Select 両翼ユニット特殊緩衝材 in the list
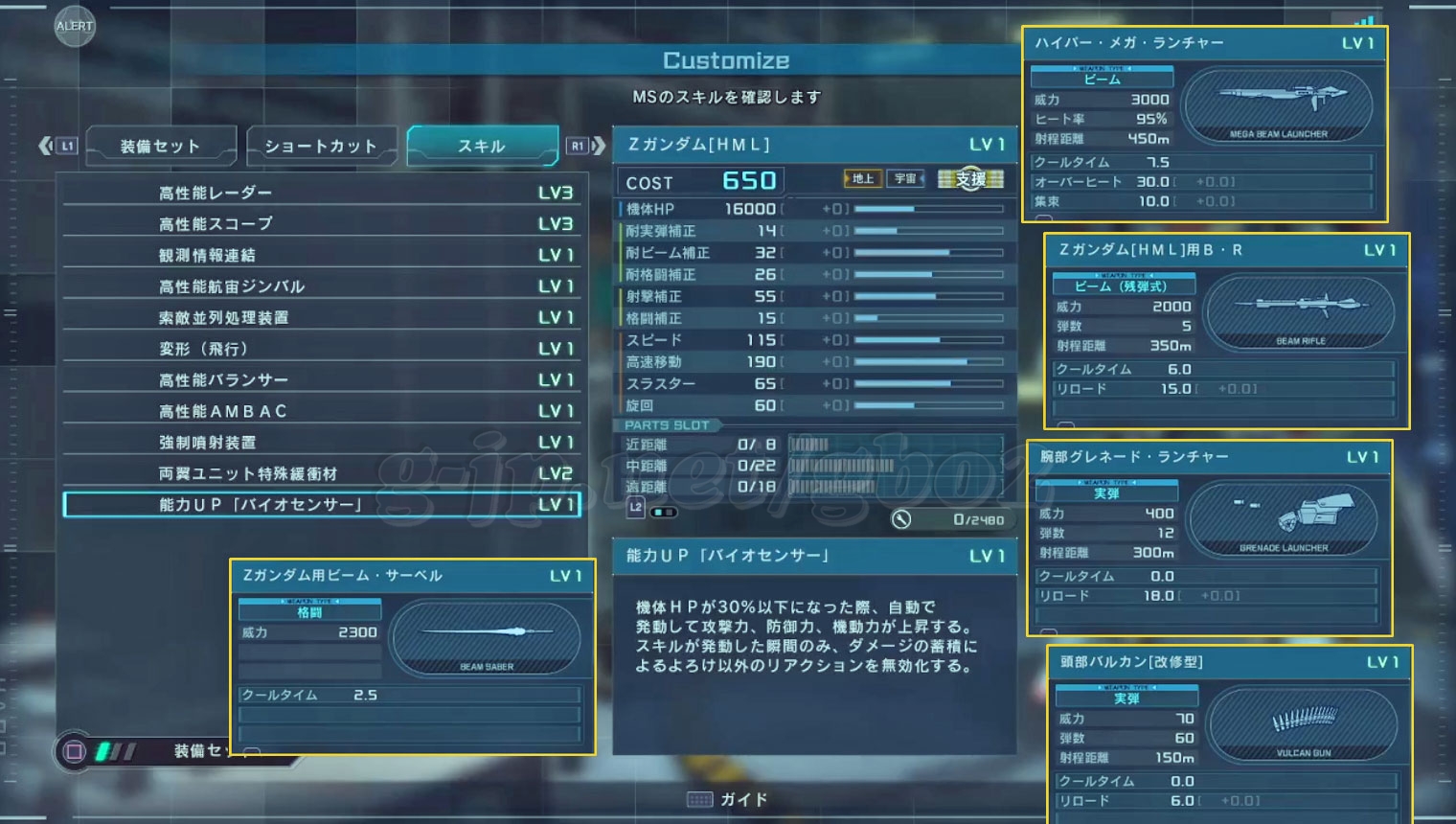 coord(322,473)
